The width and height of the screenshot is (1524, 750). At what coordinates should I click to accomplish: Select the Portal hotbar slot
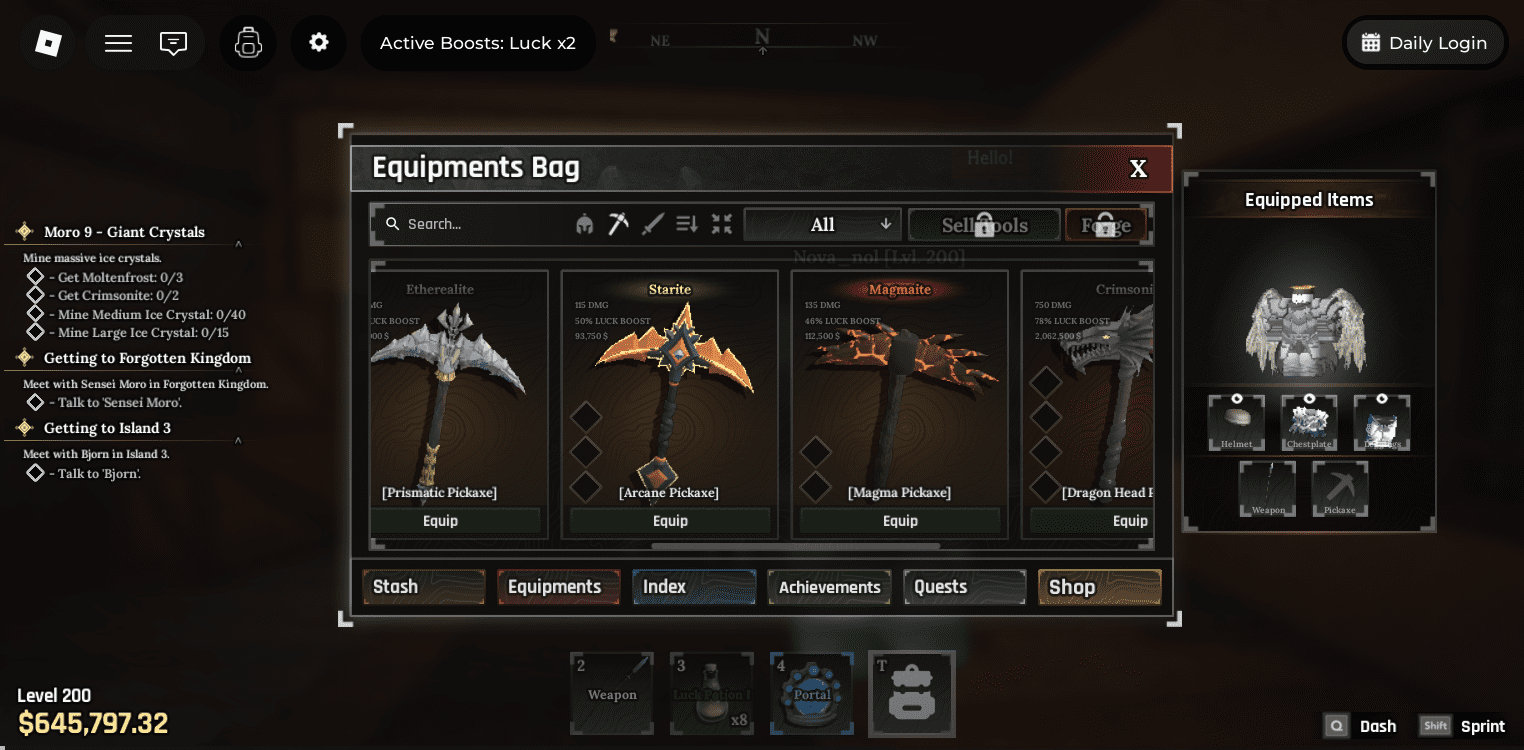click(x=812, y=693)
